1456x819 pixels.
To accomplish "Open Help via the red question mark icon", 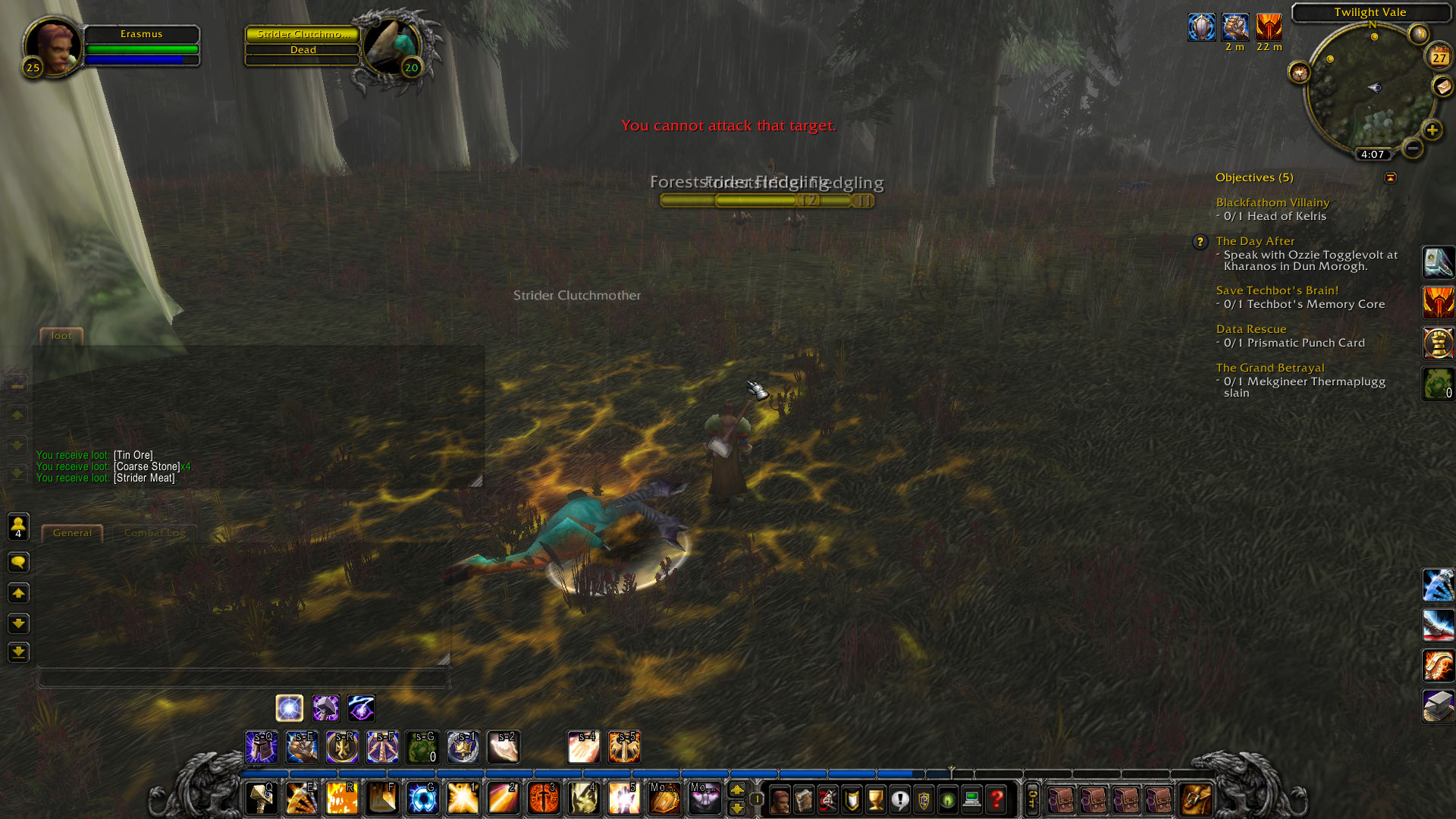I will [x=997, y=798].
